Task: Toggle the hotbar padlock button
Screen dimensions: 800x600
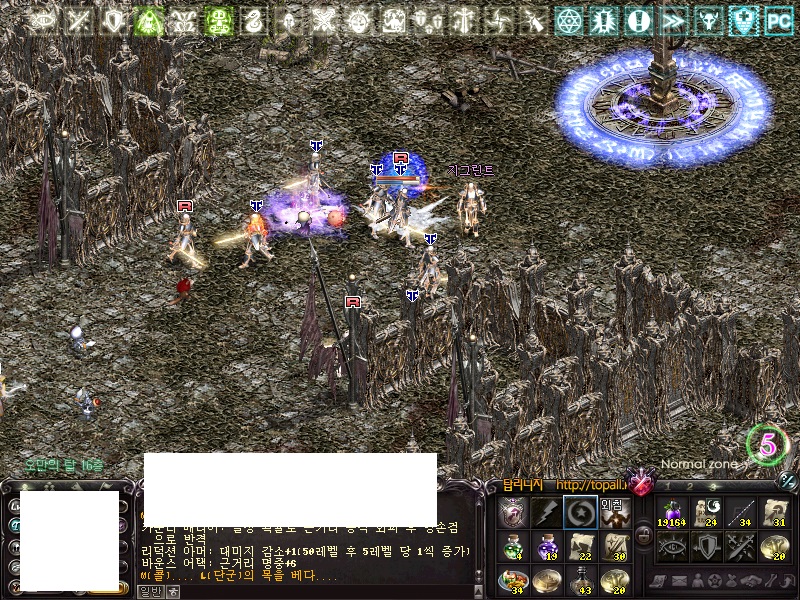Action: tap(644, 534)
